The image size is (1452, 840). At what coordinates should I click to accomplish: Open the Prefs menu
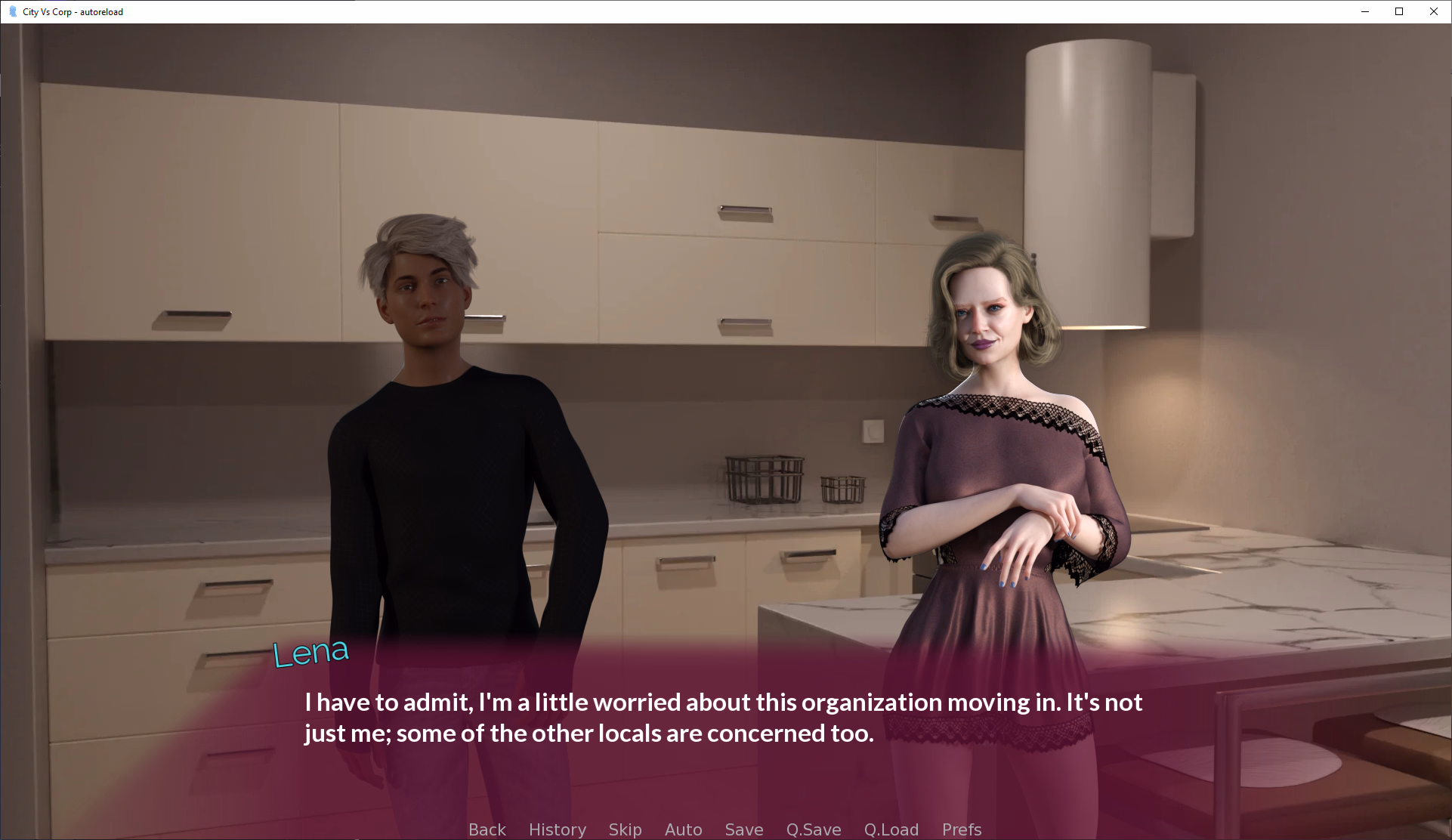coord(961,829)
